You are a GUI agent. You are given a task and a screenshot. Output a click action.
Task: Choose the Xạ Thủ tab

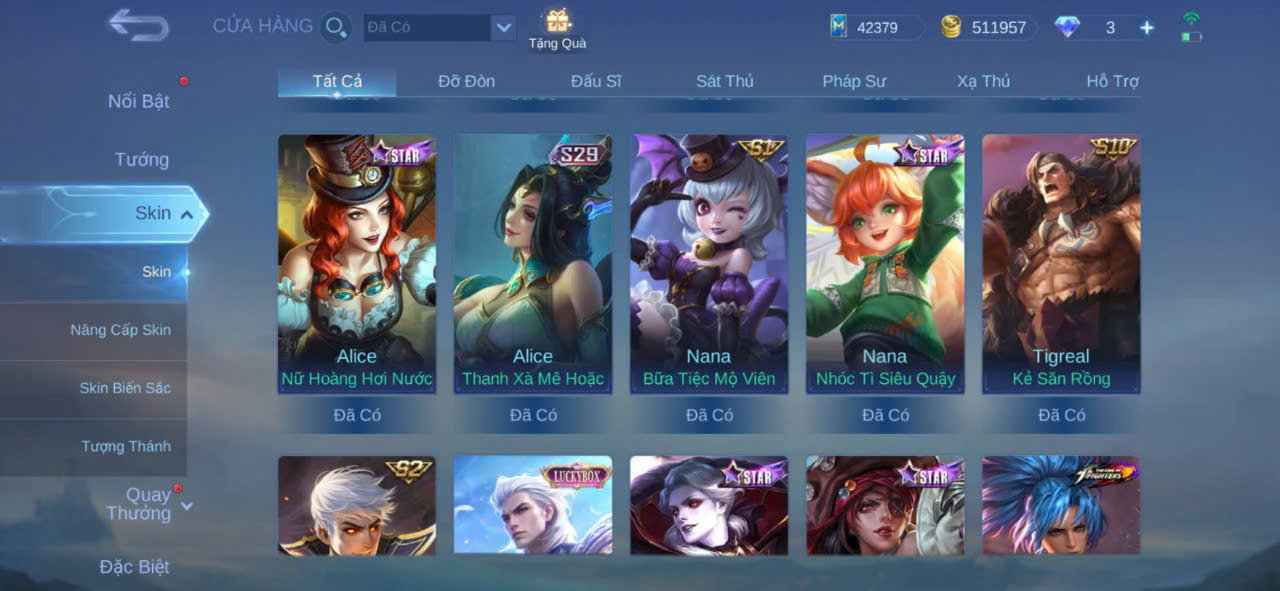[983, 81]
